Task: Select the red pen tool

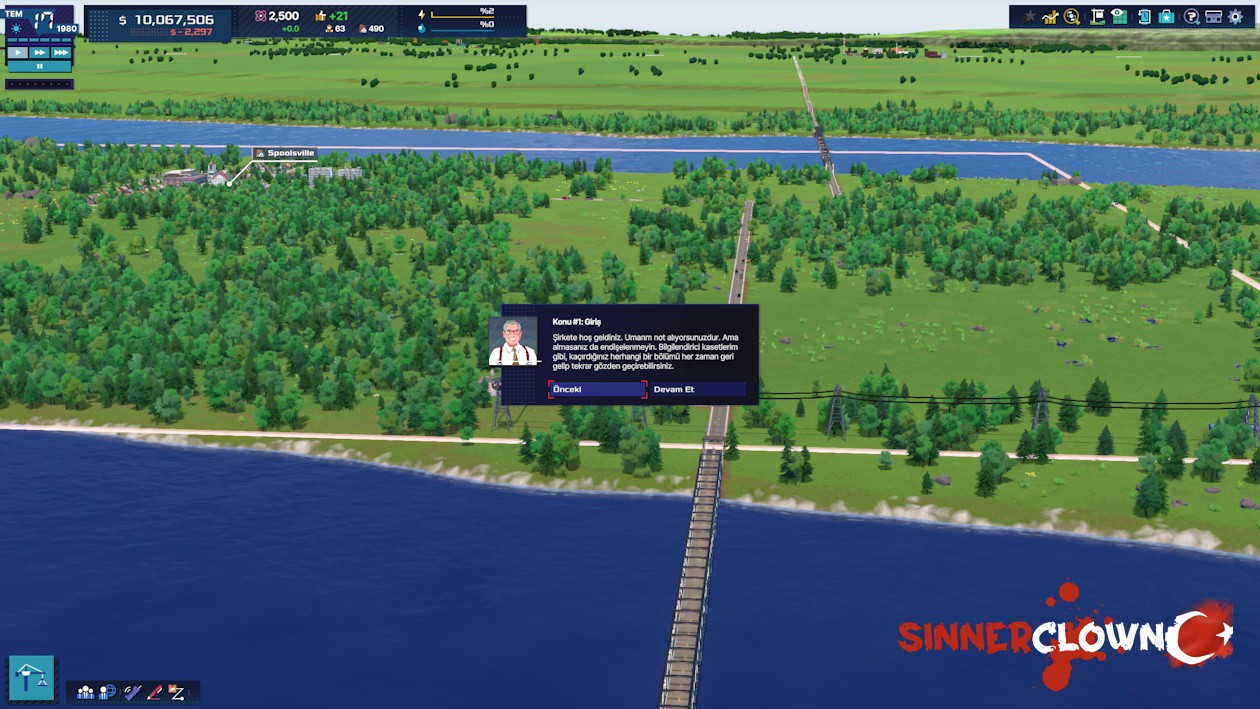Action: (x=154, y=692)
